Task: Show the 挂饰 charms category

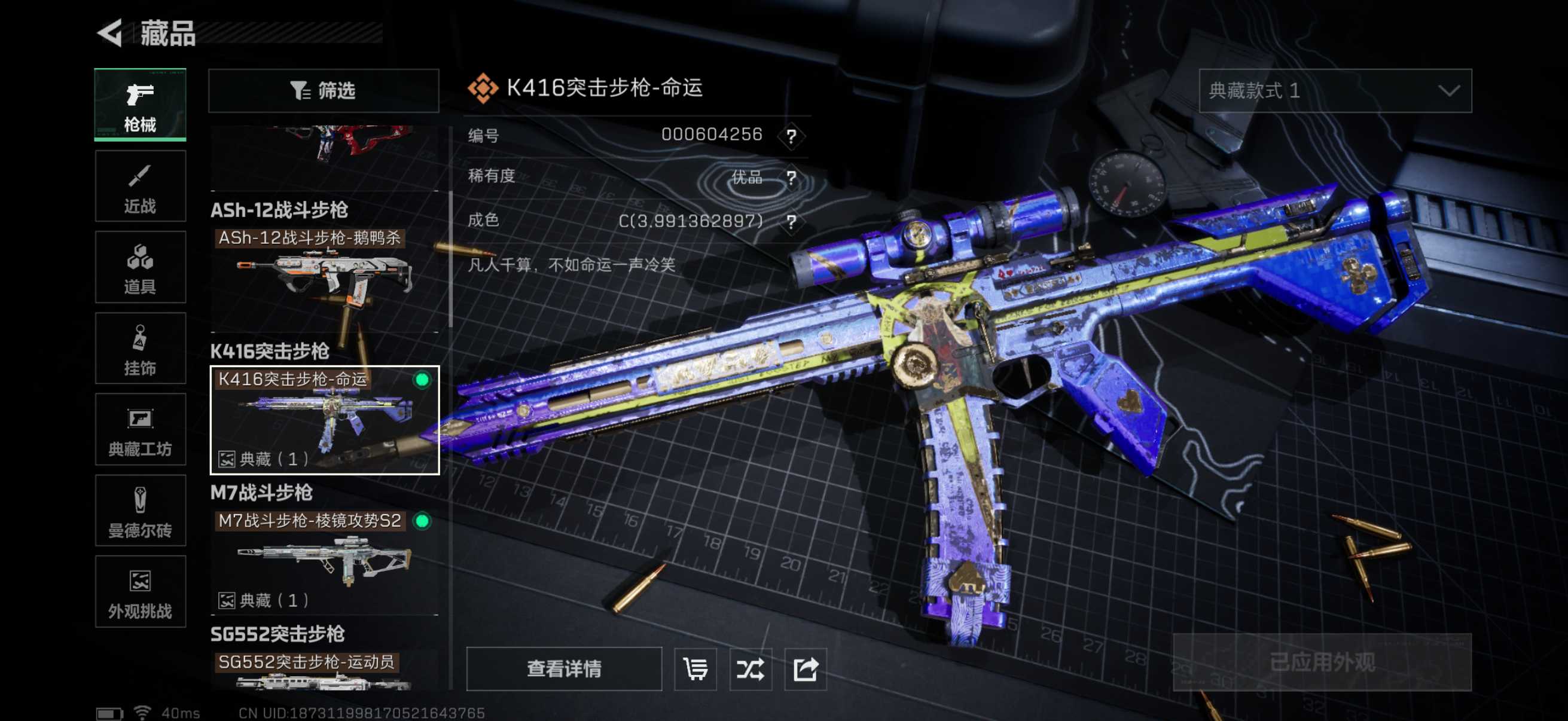Action: [140, 349]
